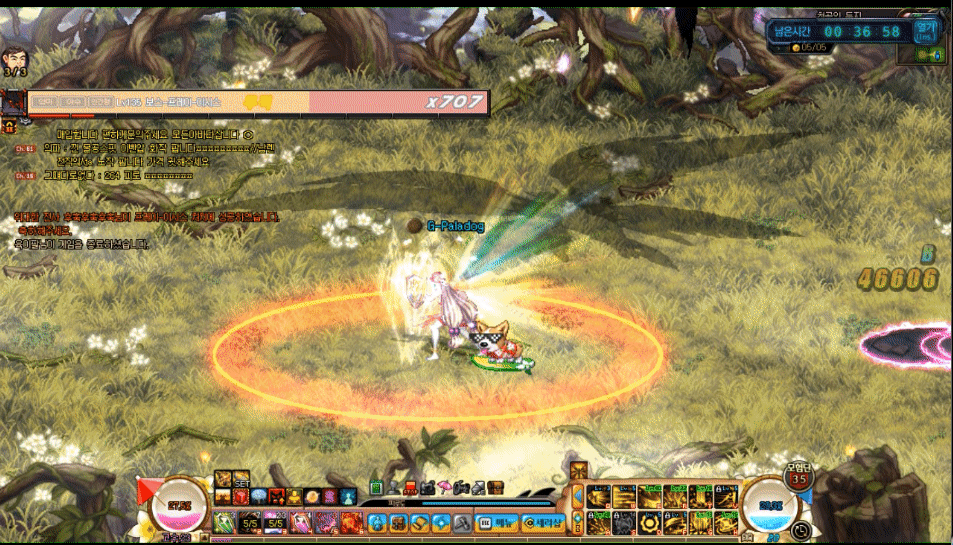Select the green potion quick slot
This screenshot has width=953, height=545.
pyautogui.click(x=223, y=522)
